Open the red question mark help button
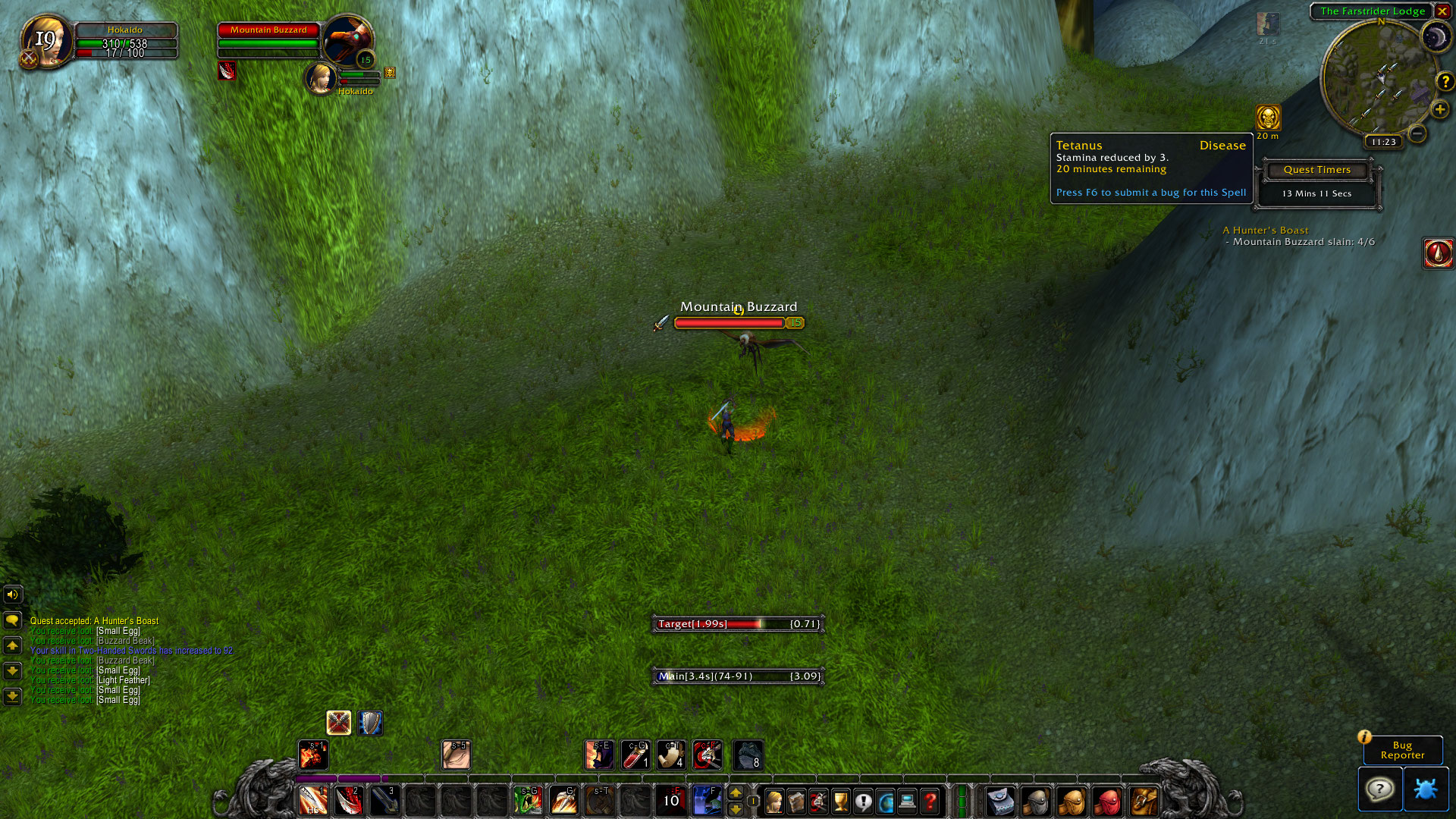 click(x=930, y=801)
